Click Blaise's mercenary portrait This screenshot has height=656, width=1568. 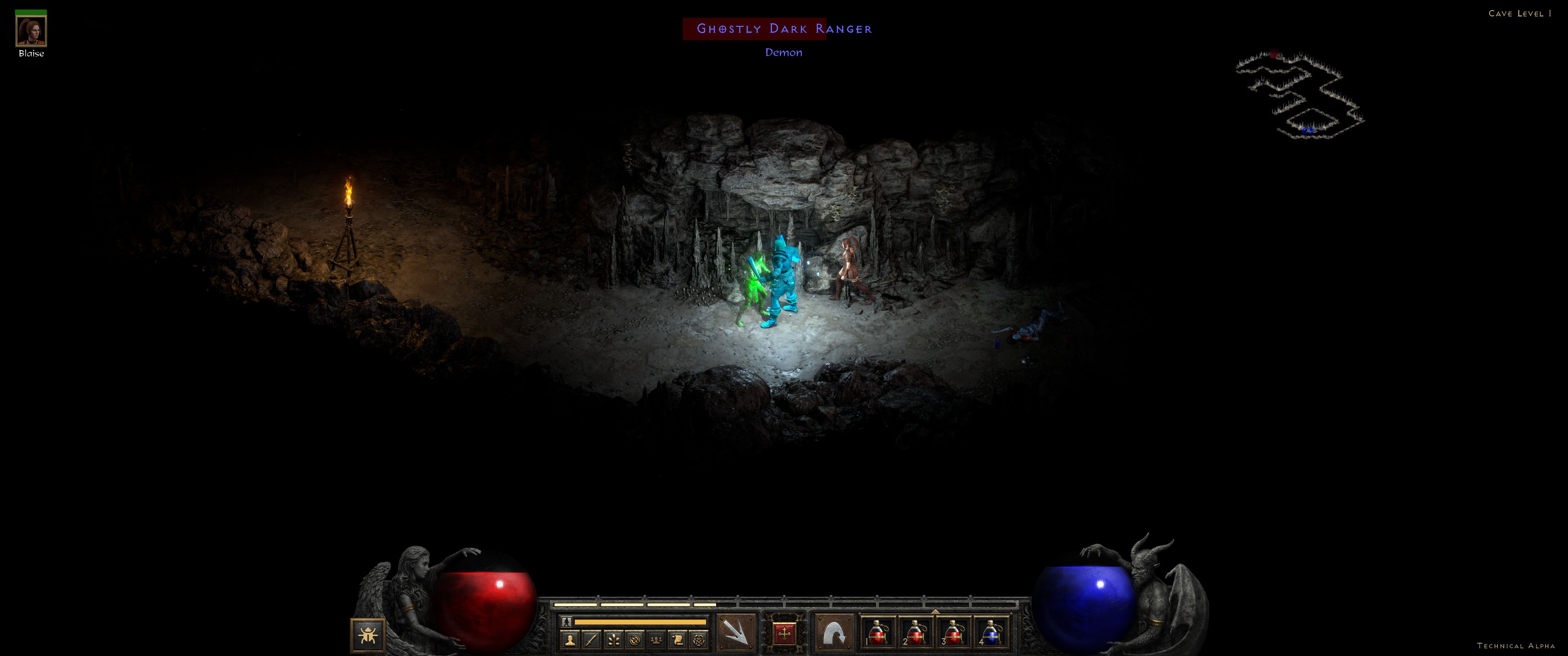click(x=31, y=31)
